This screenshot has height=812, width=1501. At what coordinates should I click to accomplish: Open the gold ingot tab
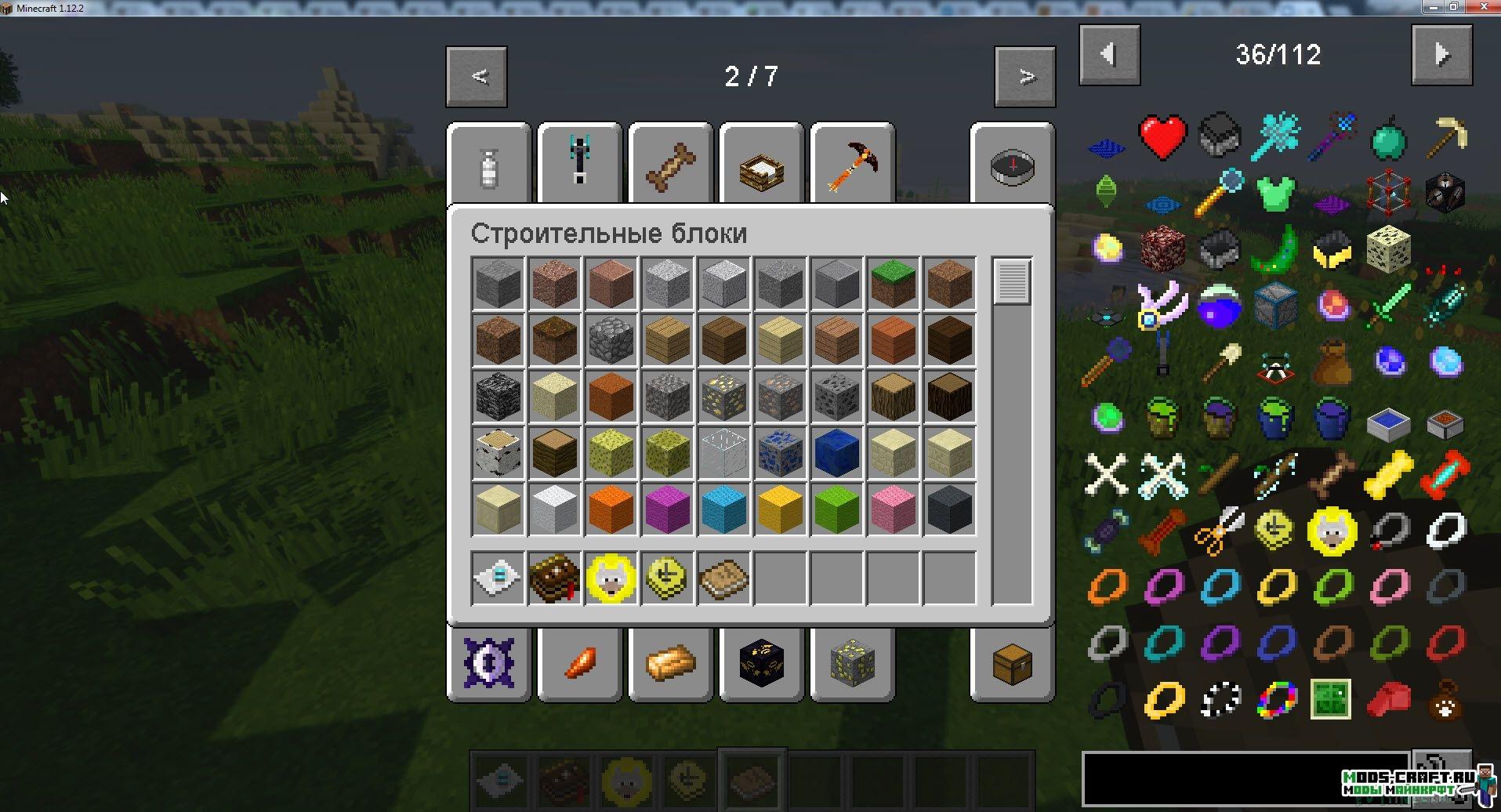[671, 664]
